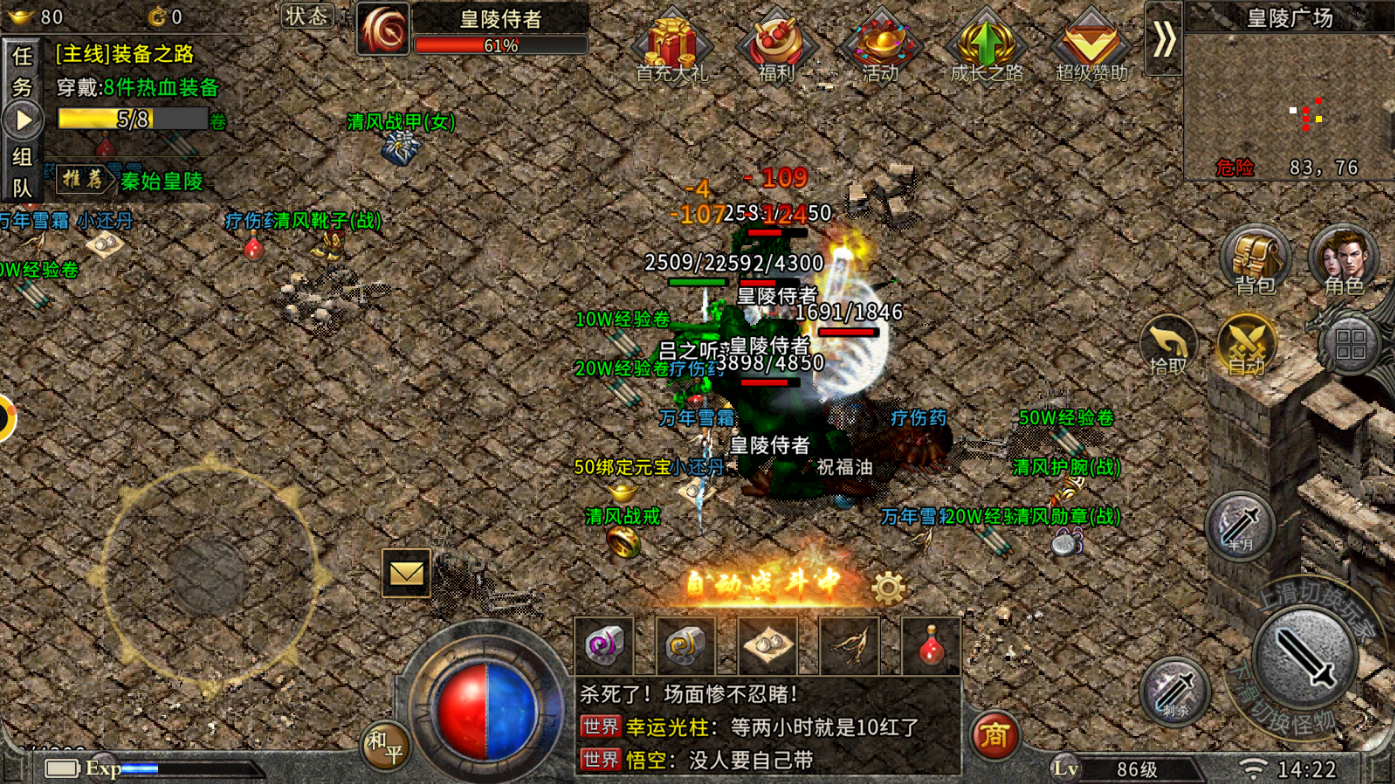The height and width of the screenshot is (784, 1395).
Task: Open the 角色 character sheet
Action: [1343, 259]
